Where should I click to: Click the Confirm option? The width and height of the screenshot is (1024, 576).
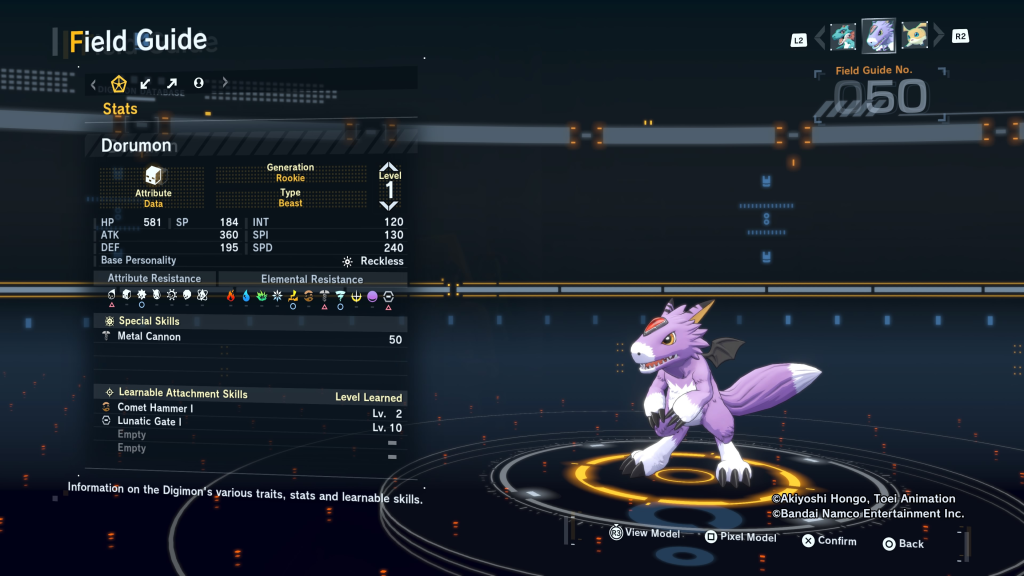tap(829, 541)
